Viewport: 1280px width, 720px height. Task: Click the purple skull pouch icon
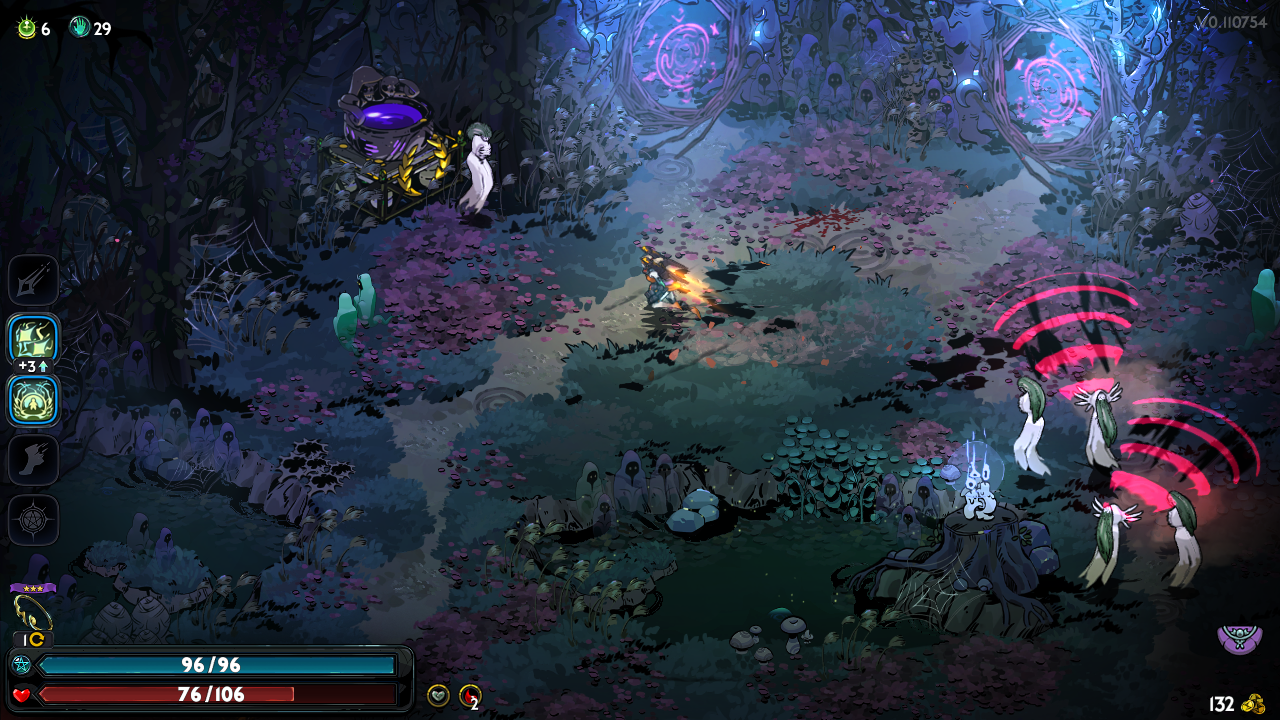pos(1239,638)
